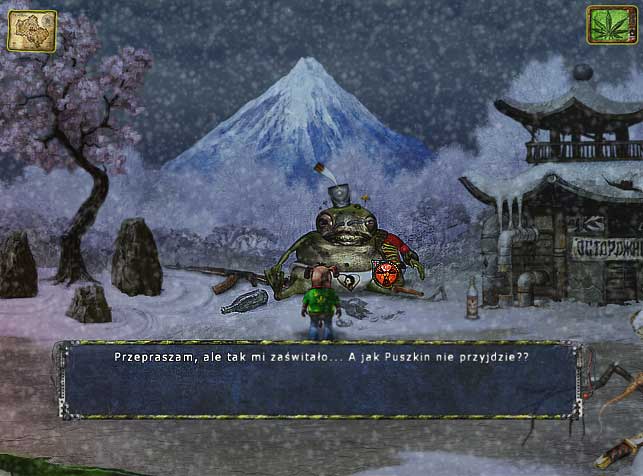Open the map icon in the corner
The width and height of the screenshot is (643, 476).
click(31, 30)
